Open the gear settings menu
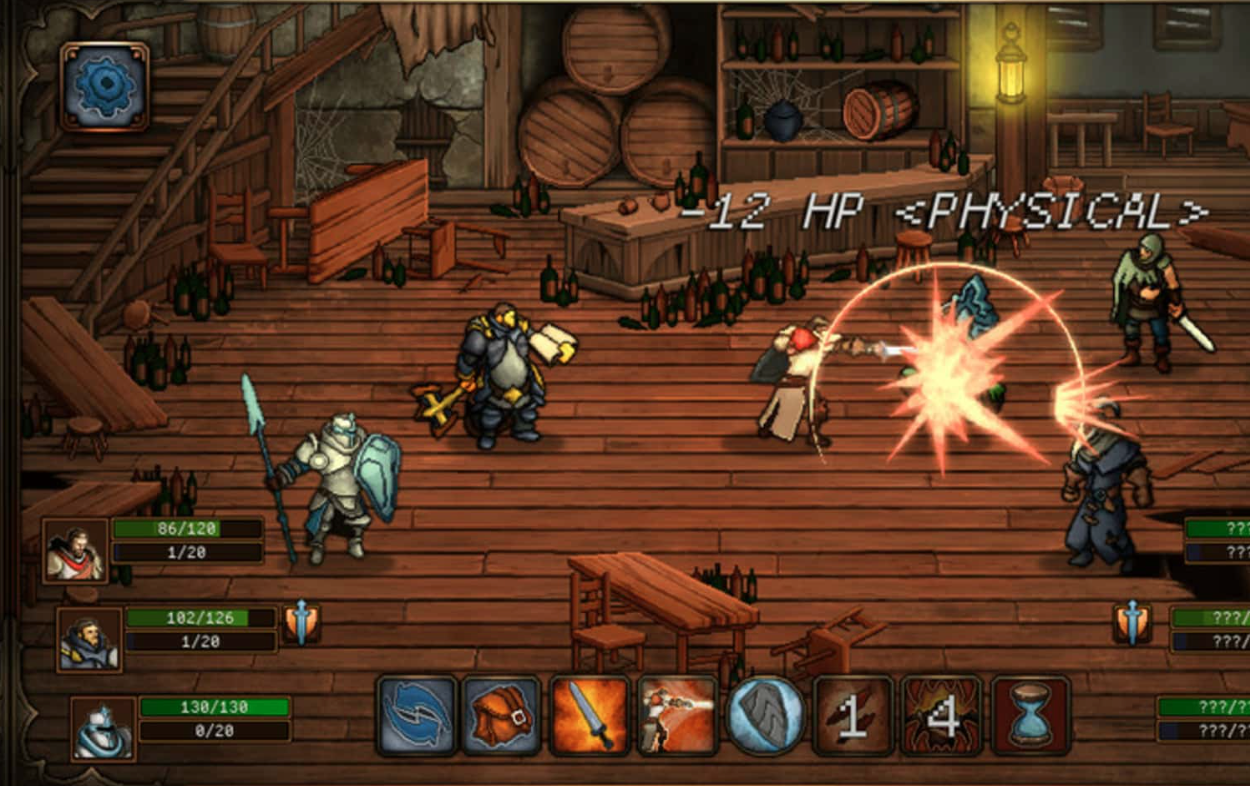Viewport: 1250px width, 786px height. (105, 86)
